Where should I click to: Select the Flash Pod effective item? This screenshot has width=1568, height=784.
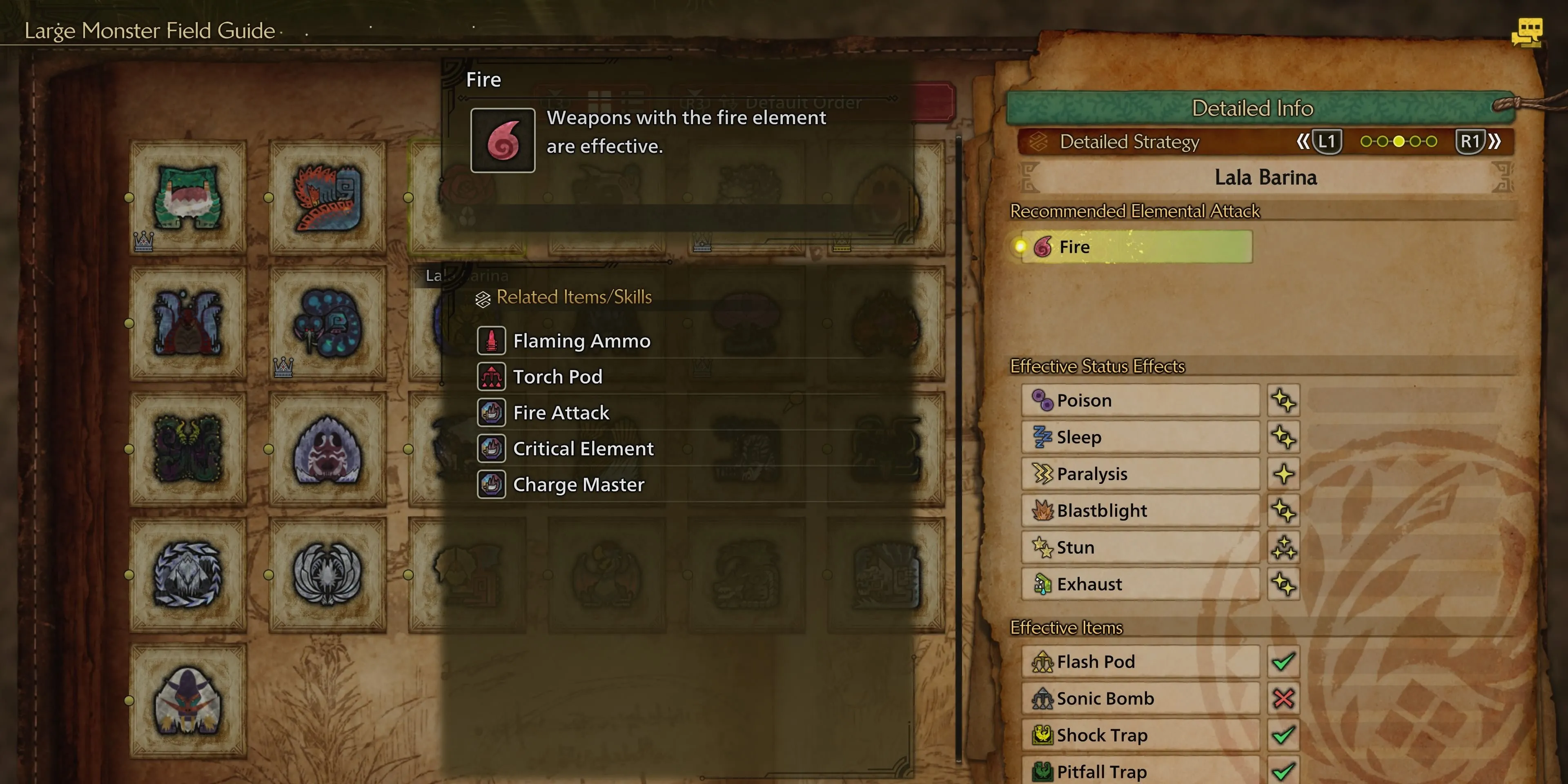tap(1140, 661)
